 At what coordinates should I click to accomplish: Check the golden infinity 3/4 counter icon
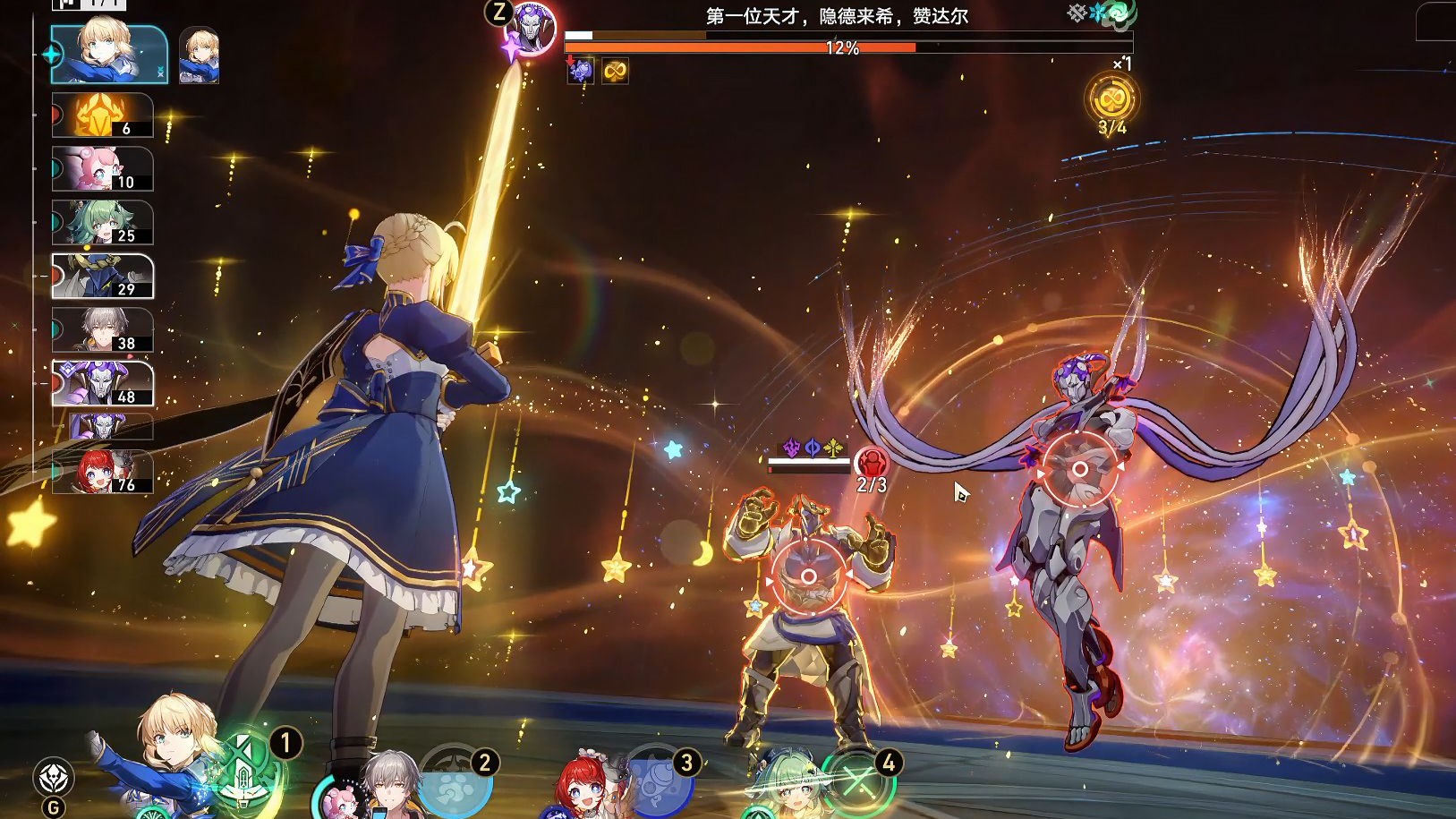tap(1111, 98)
